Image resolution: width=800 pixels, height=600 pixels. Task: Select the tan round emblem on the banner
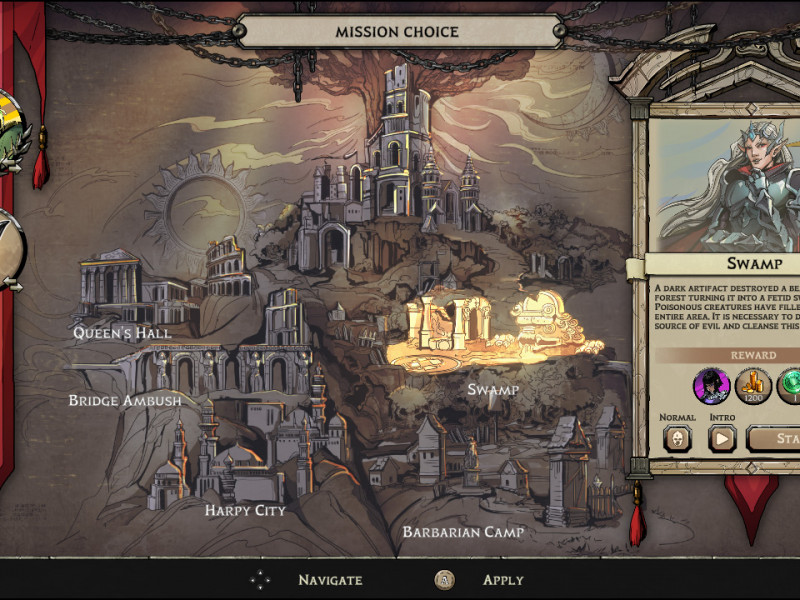[10, 250]
